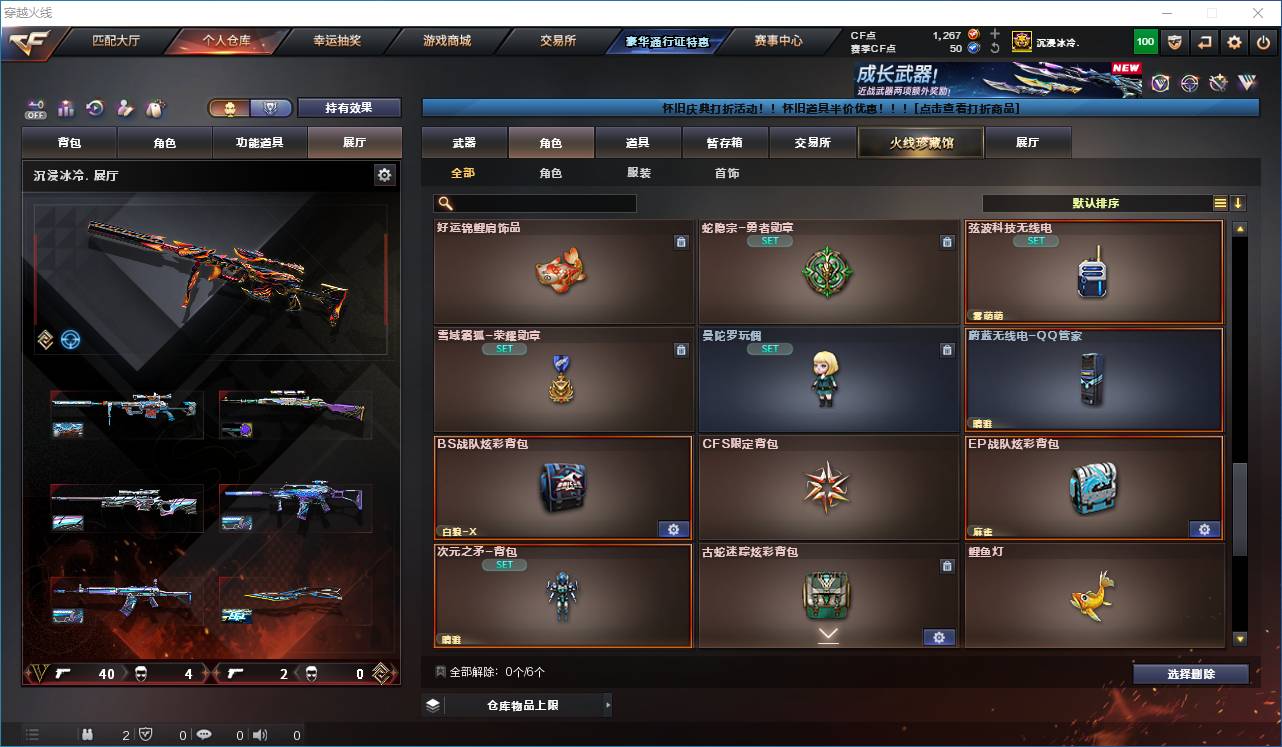Viewport: 1282px width, 747px height.
Task: Toggle the OFF switch icon above the backpack panel
Action: click(x=36, y=108)
